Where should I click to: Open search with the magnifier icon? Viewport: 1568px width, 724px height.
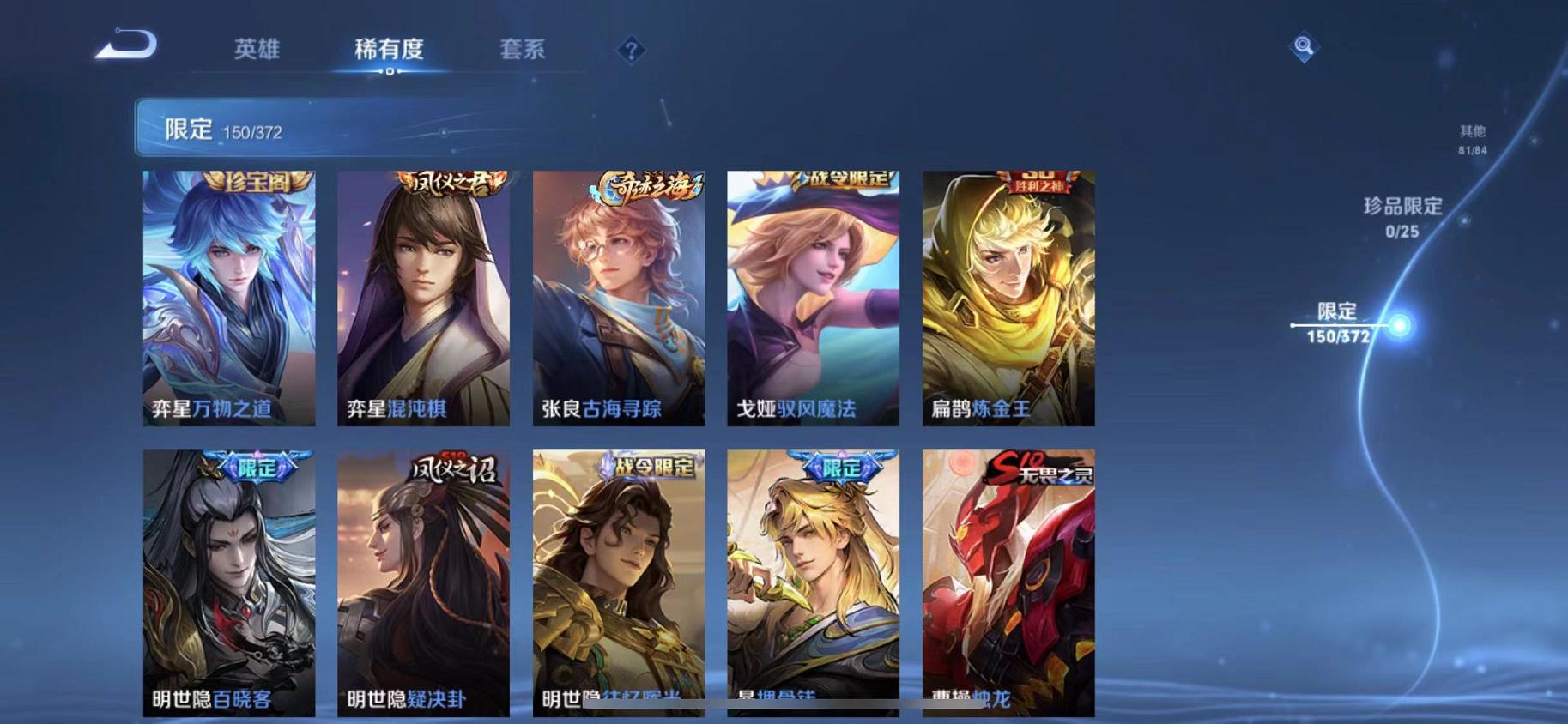pos(1301,47)
